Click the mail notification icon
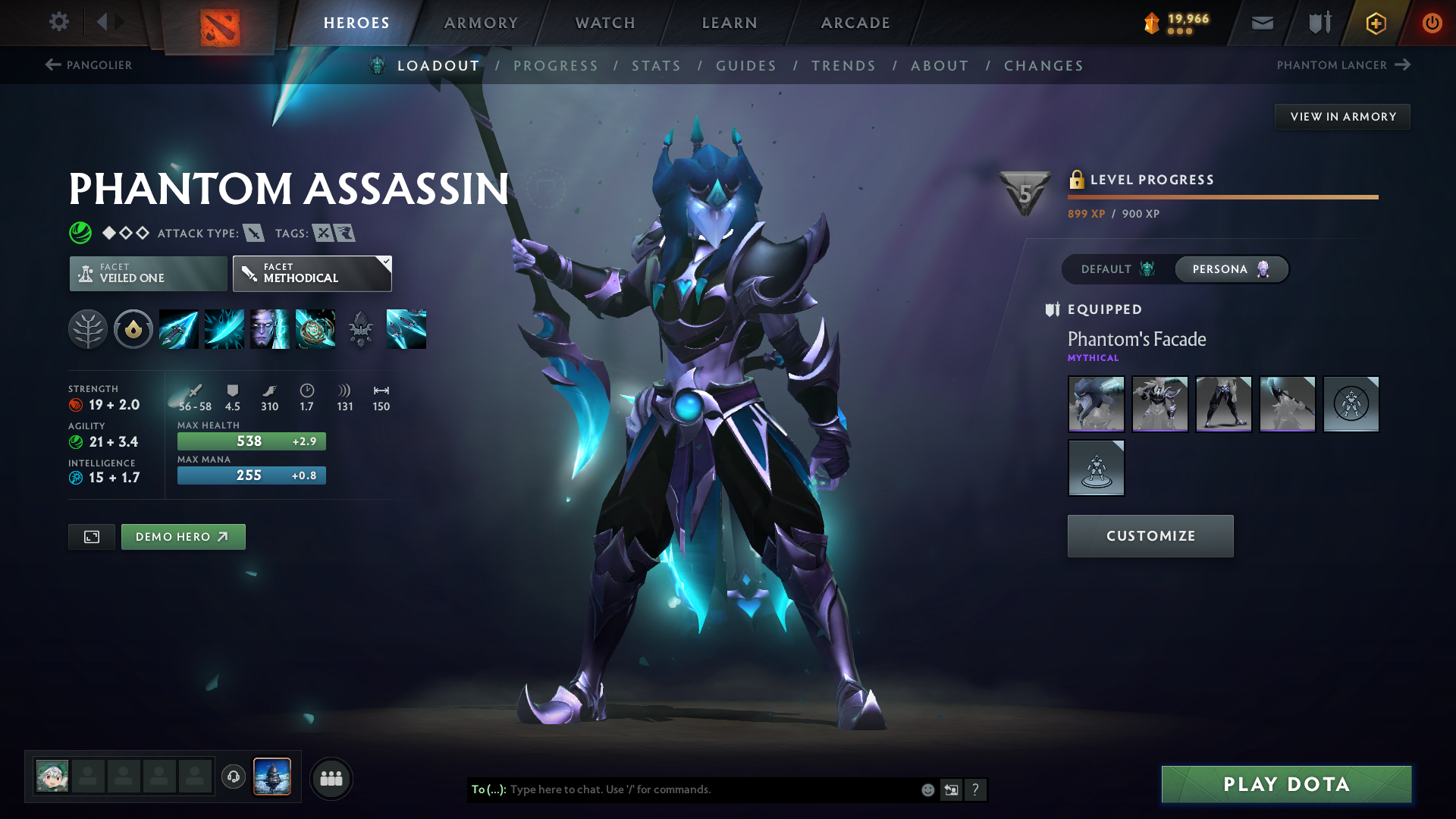The height and width of the screenshot is (819, 1456). tap(1261, 23)
